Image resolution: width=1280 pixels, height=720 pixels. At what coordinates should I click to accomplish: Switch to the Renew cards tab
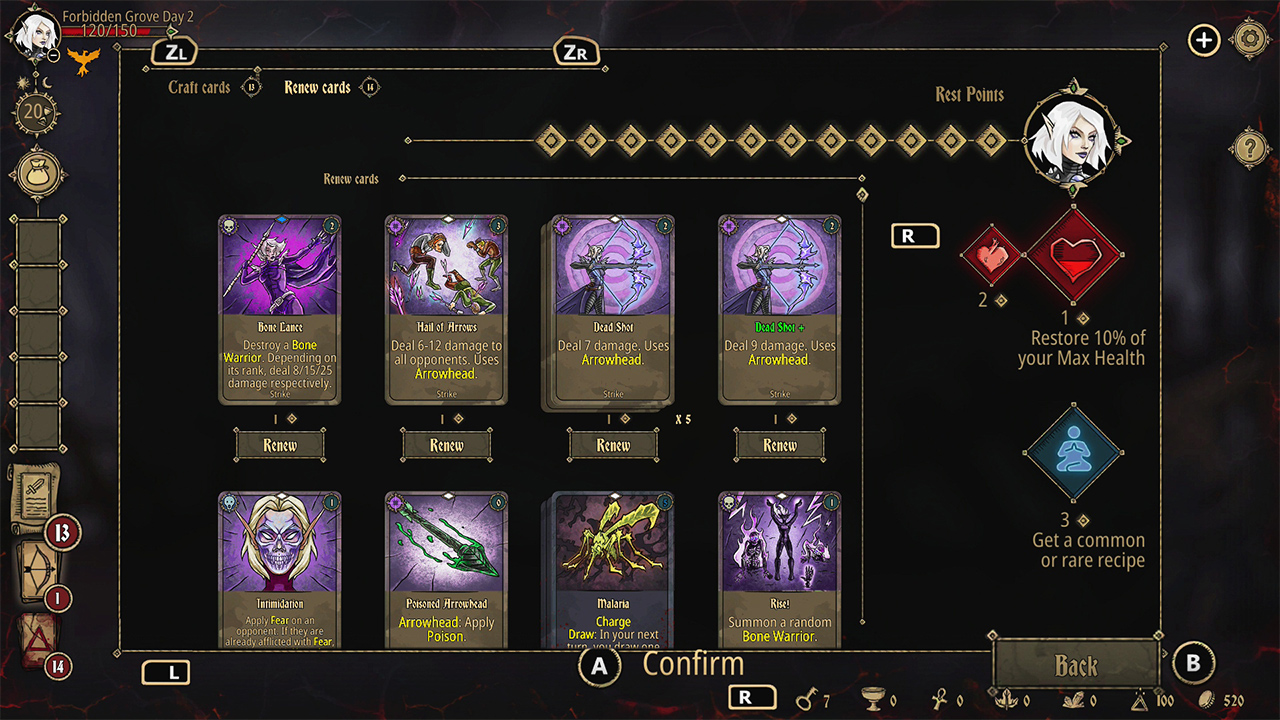click(x=320, y=87)
